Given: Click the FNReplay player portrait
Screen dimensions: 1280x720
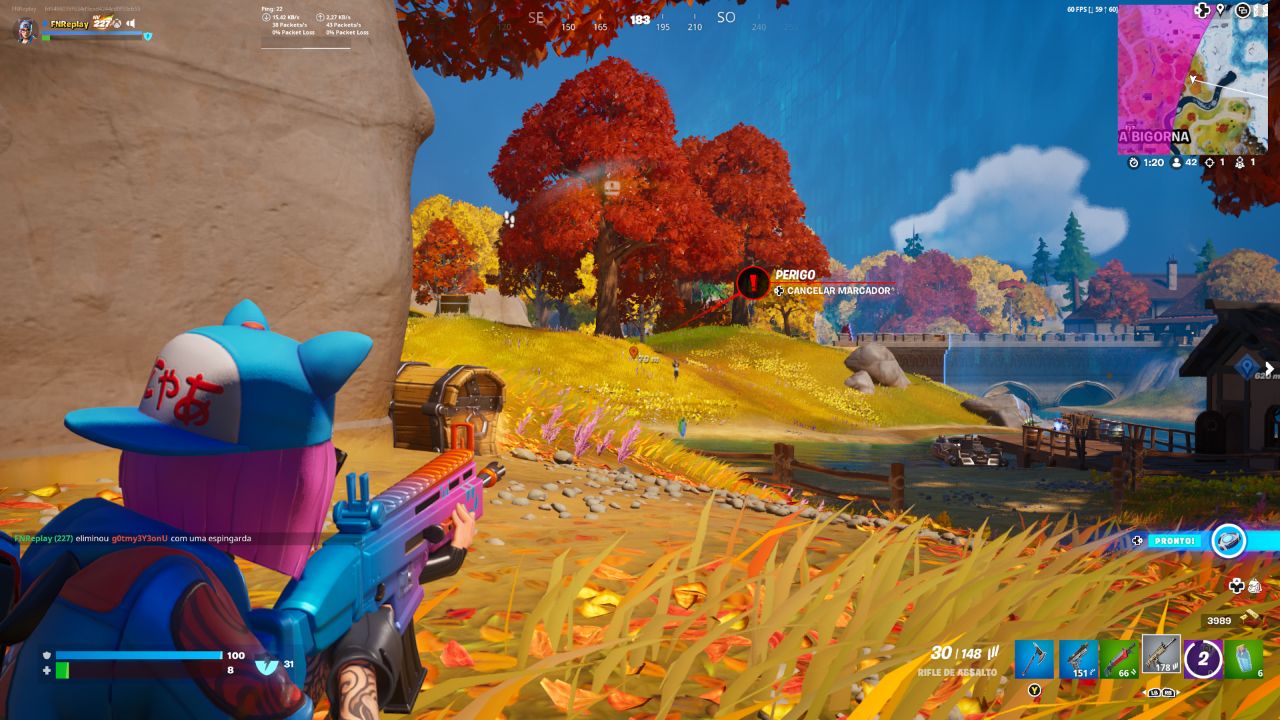Looking at the screenshot, I should tap(26, 30).
